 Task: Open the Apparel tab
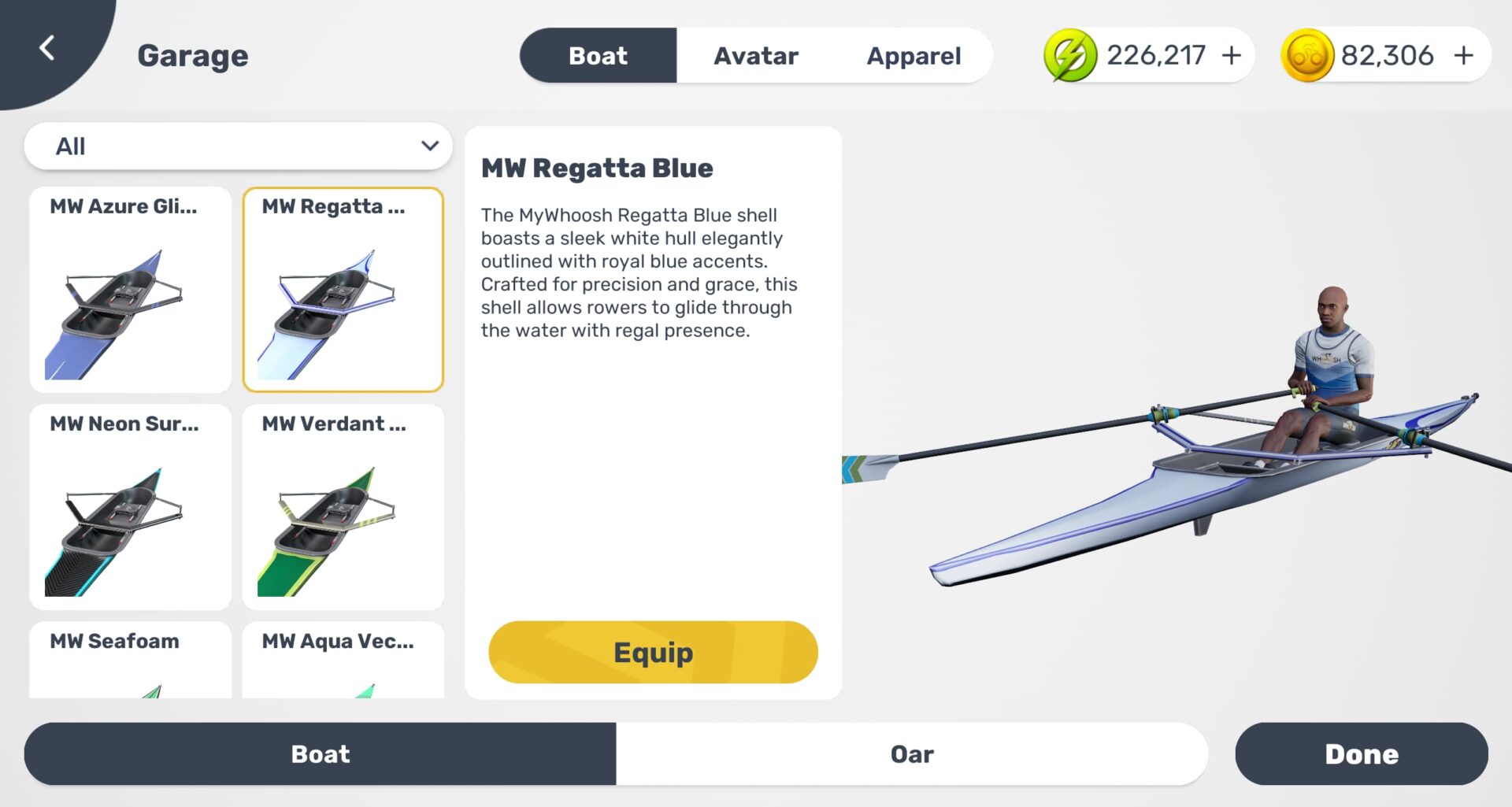point(913,54)
